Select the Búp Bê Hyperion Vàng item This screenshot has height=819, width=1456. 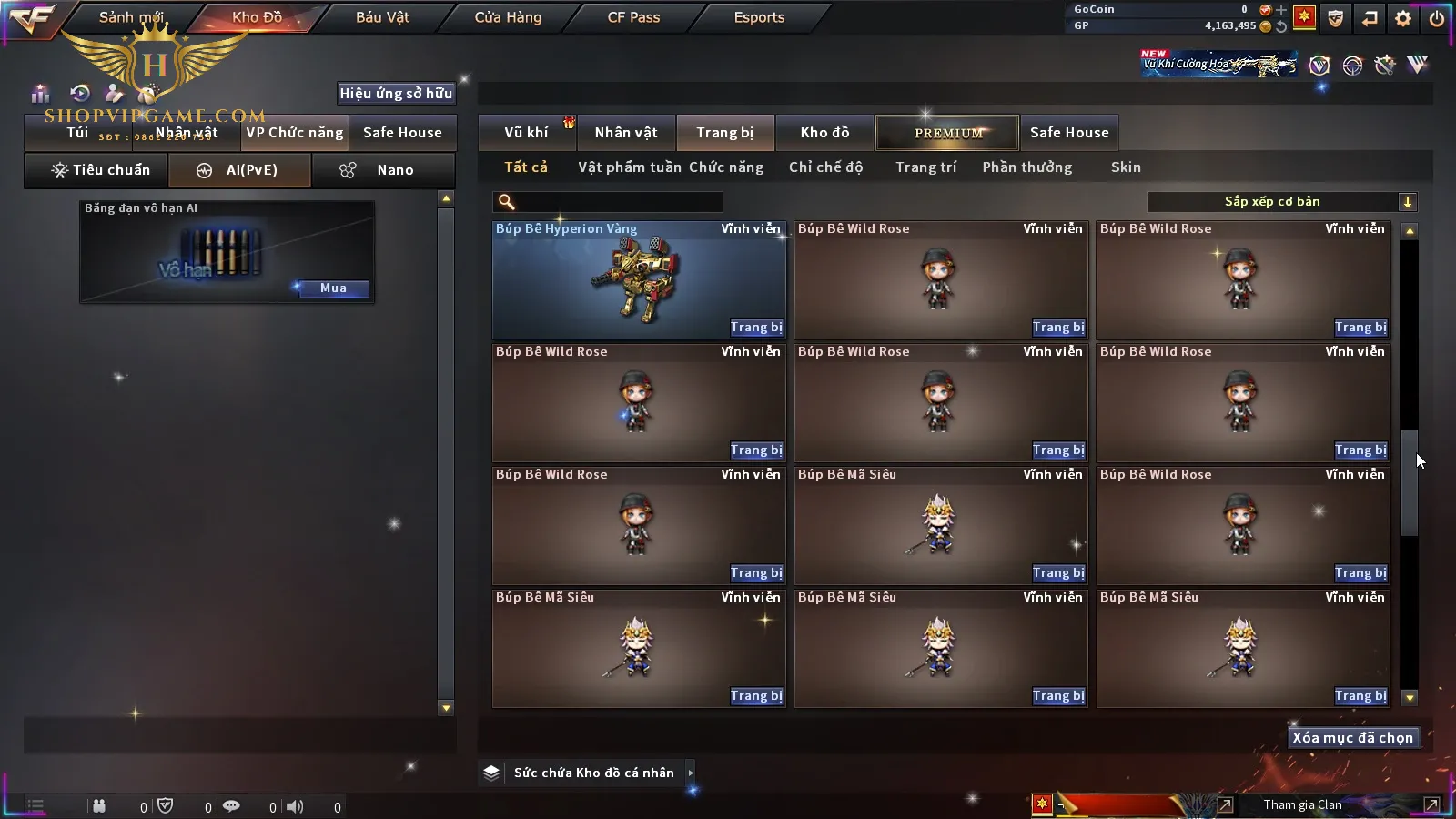tap(639, 280)
